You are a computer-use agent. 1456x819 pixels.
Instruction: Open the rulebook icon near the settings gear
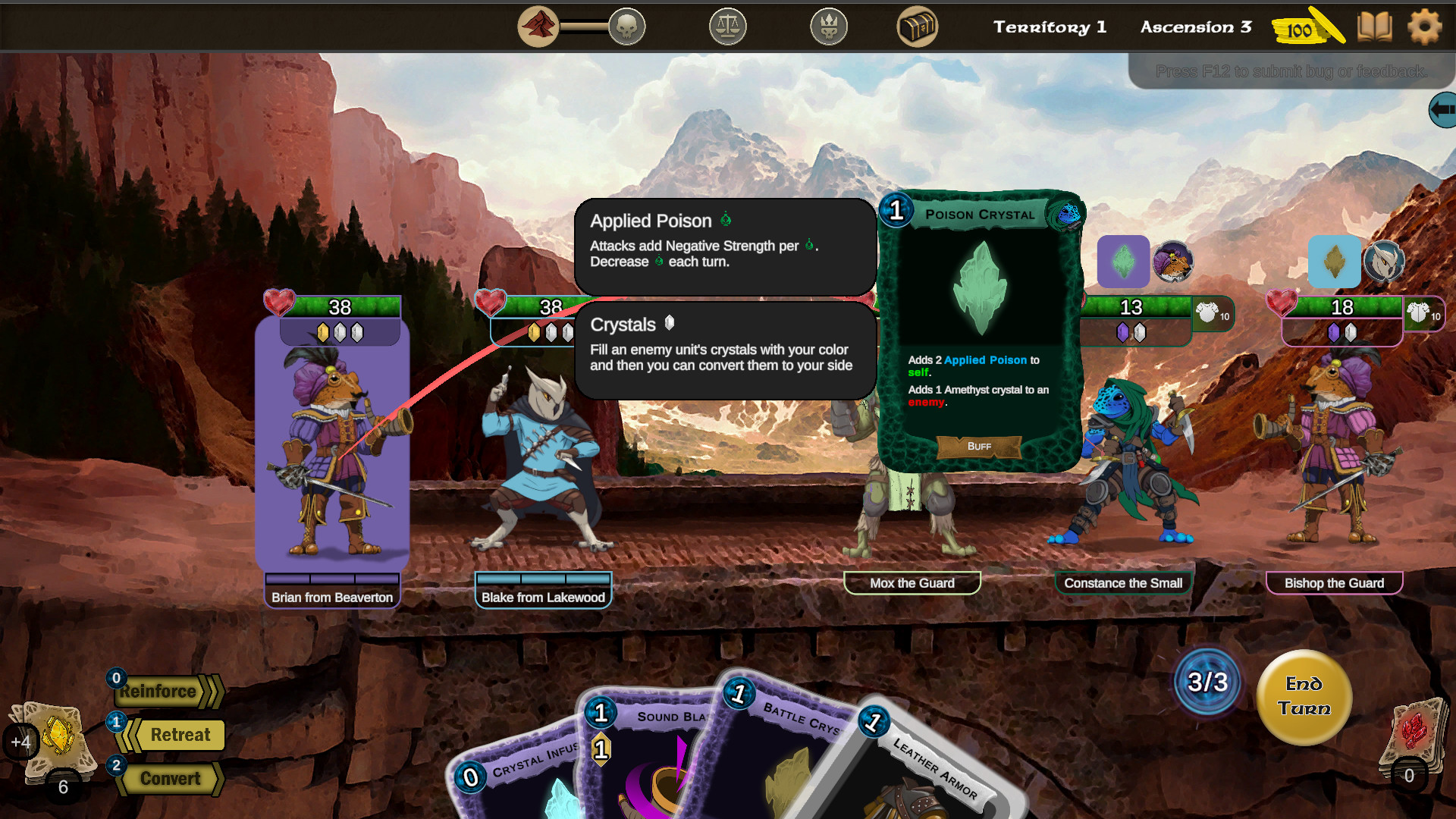pyautogui.click(x=1374, y=27)
